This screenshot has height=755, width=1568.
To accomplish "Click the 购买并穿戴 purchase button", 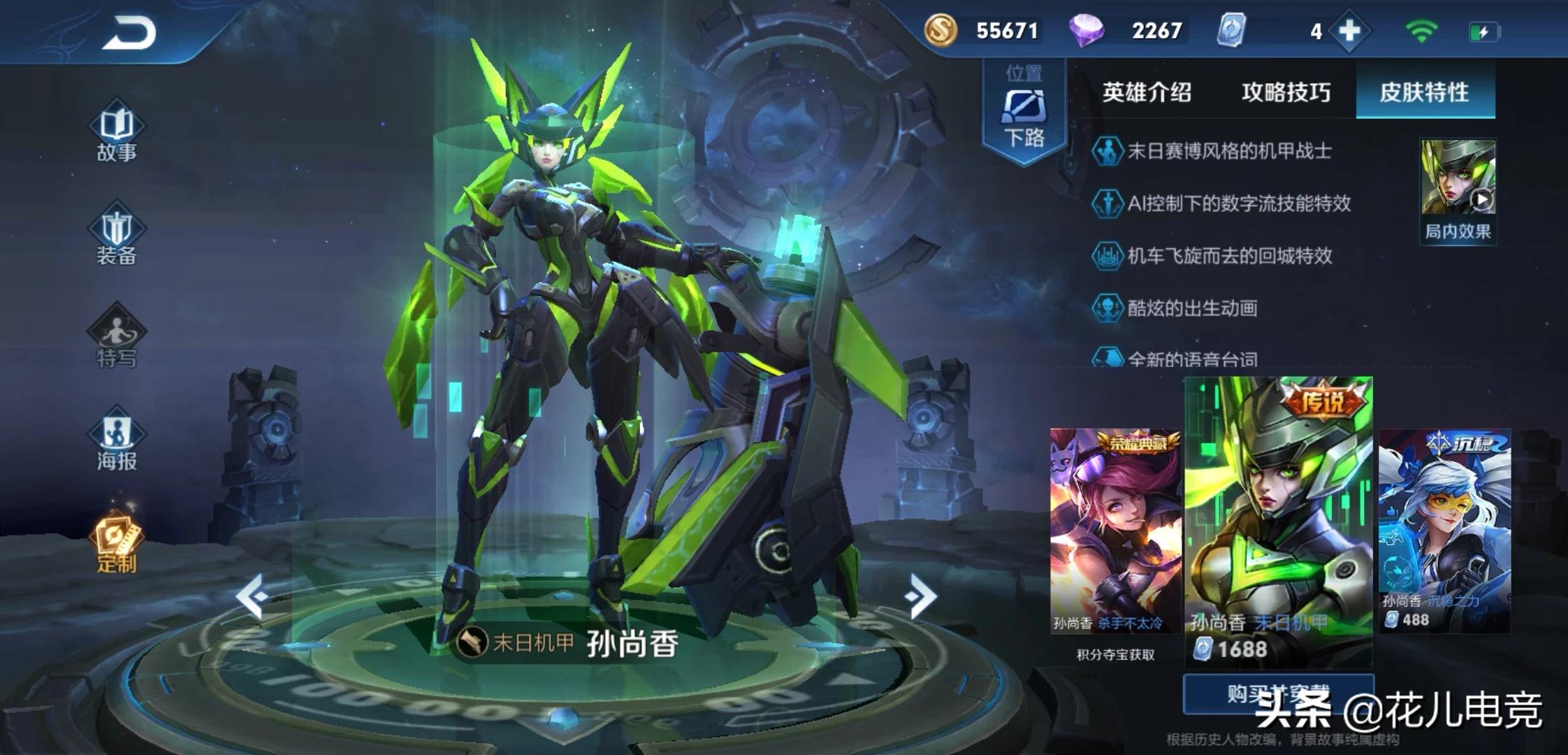I will [1278, 693].
